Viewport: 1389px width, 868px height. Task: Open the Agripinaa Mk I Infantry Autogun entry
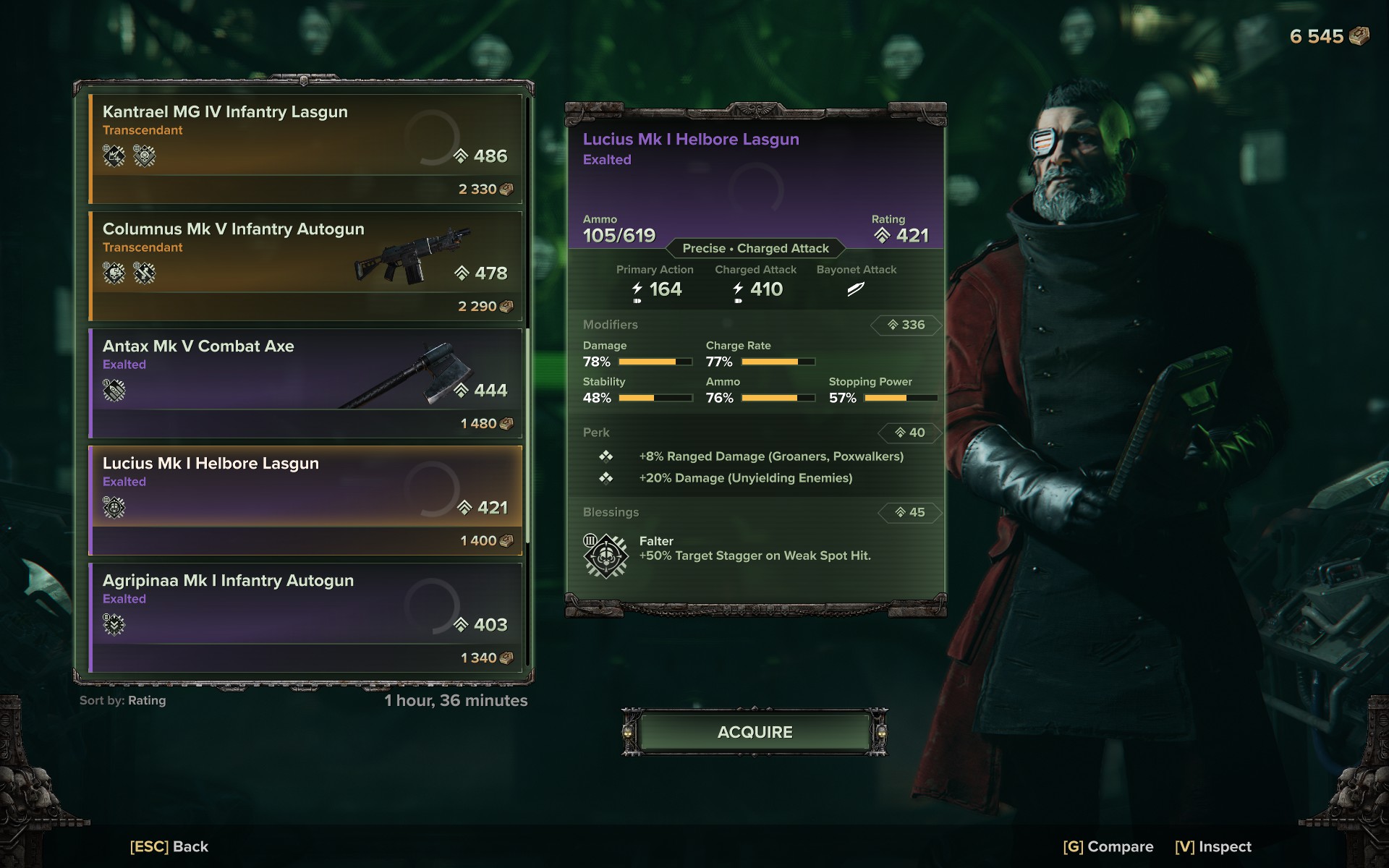tap(305, 617)
